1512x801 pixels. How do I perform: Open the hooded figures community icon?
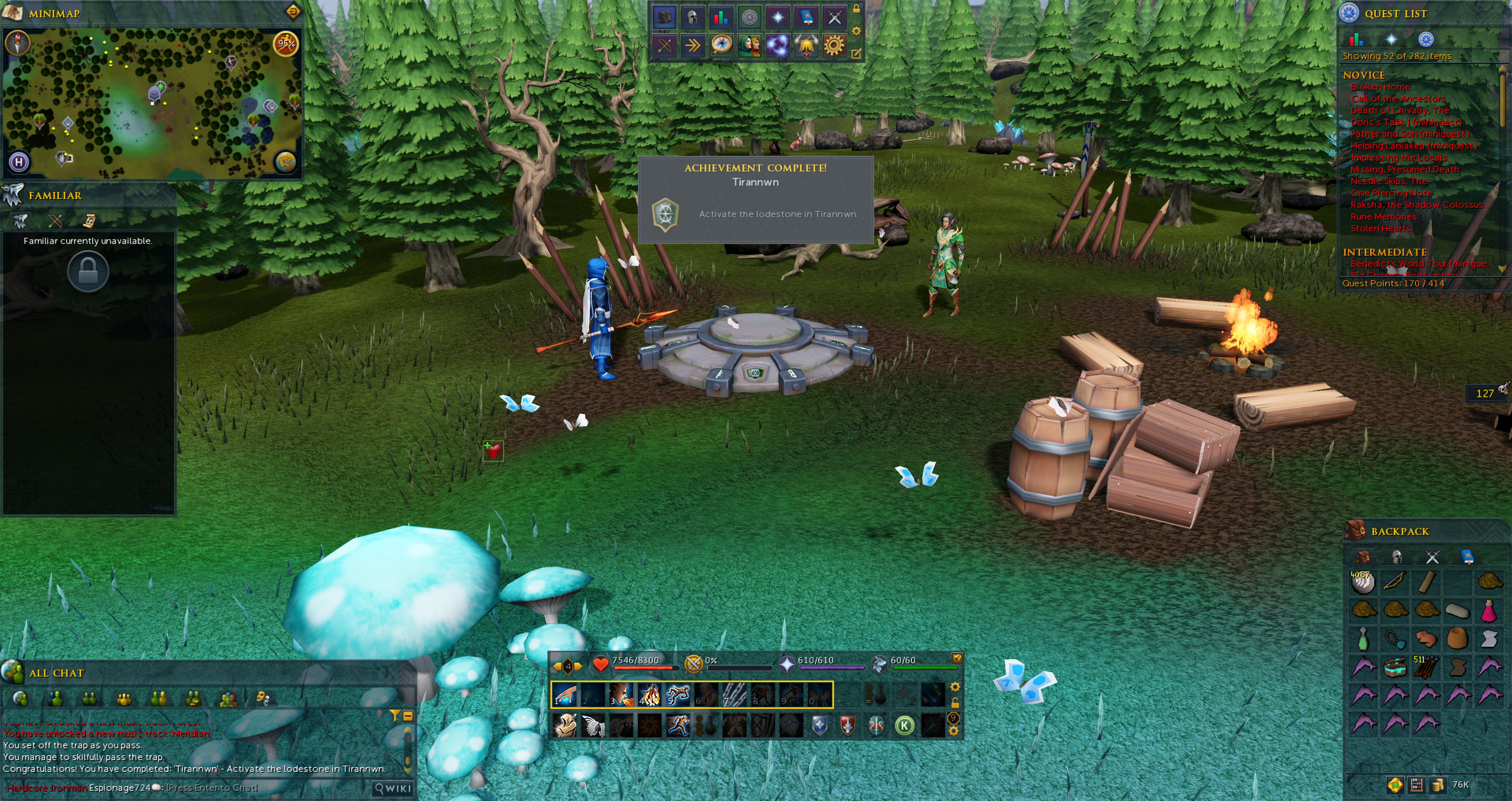[x=750, y=45]
